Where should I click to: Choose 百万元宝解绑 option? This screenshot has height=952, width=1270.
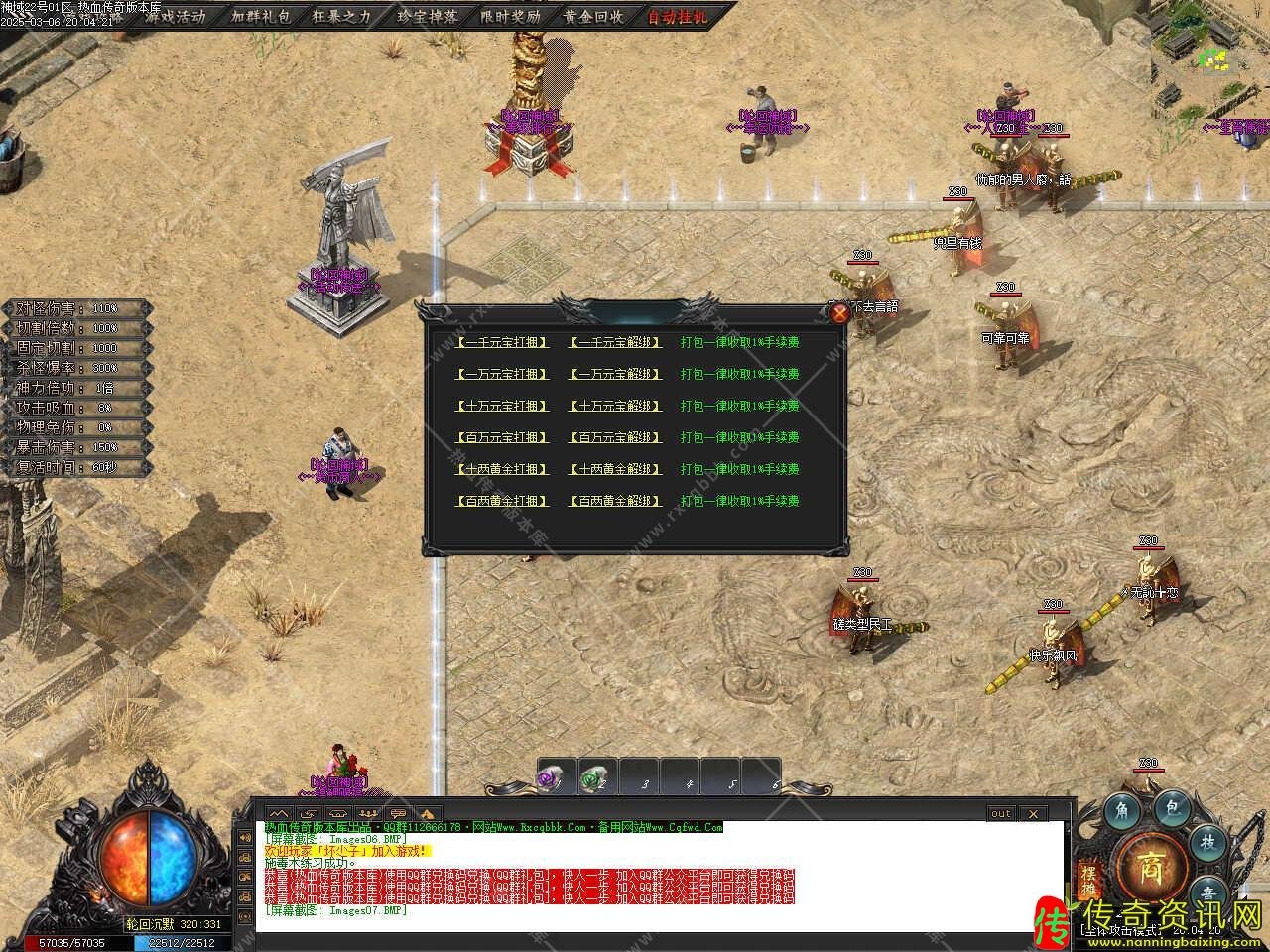[615, 437]
